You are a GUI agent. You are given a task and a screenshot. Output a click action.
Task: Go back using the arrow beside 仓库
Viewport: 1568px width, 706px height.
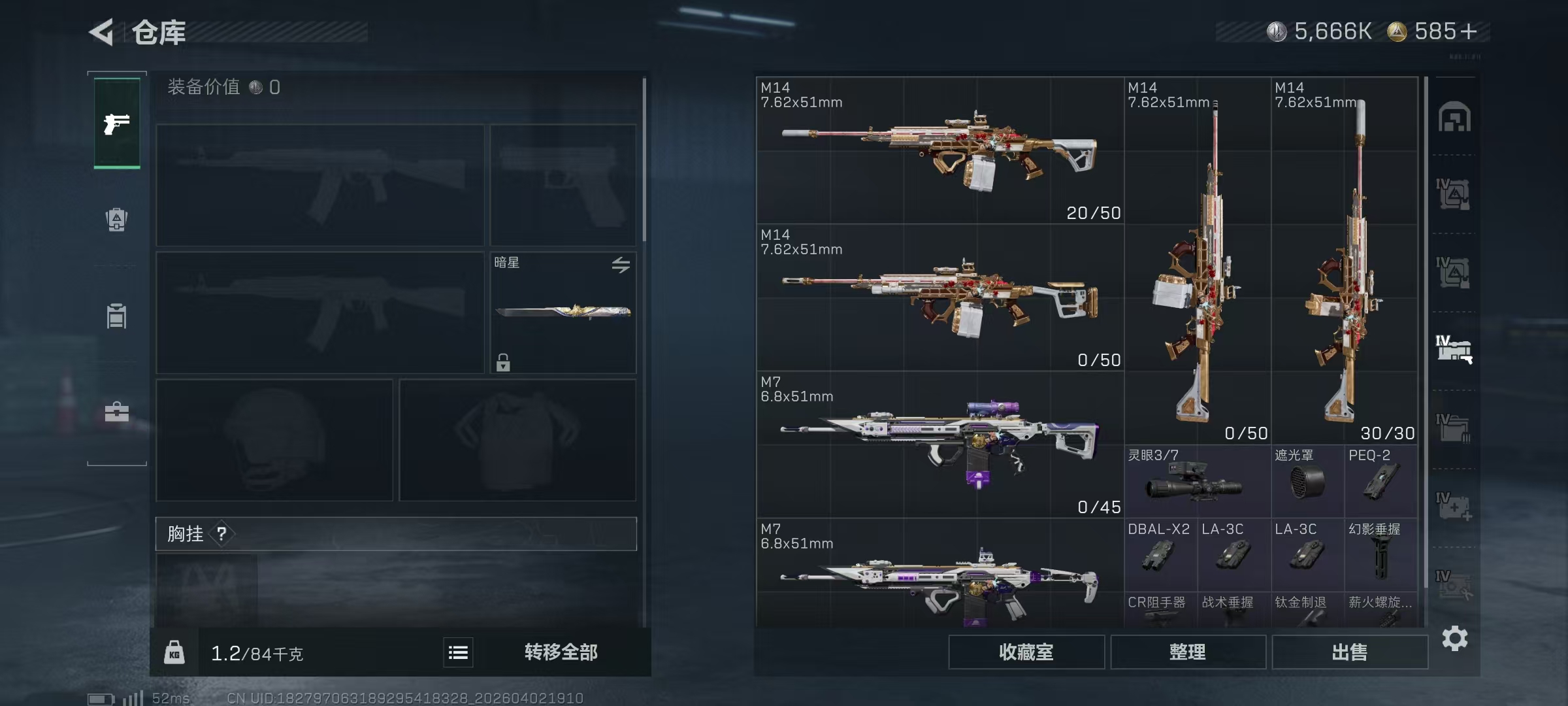pos(102,32)
